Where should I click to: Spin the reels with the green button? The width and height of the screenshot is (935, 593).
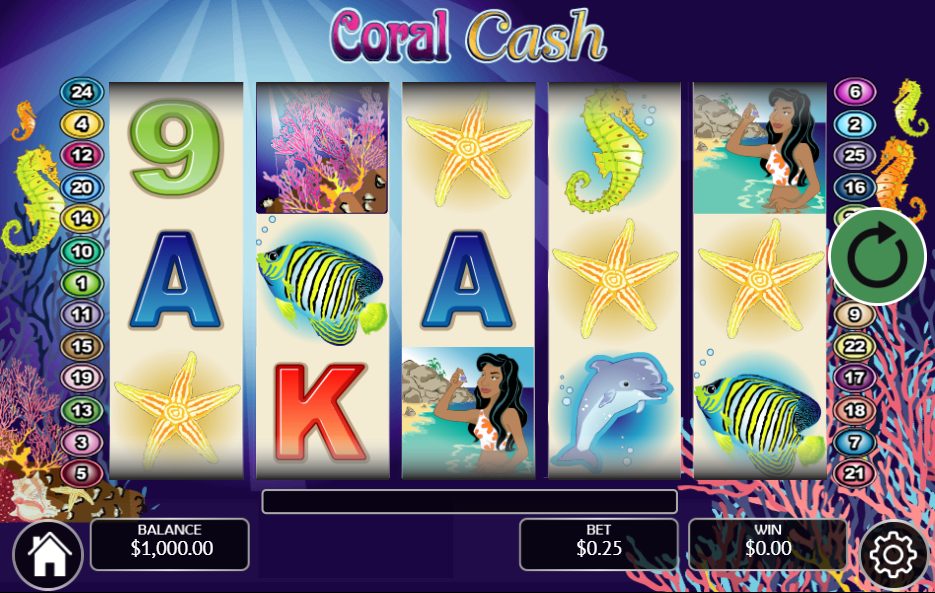click(x=877, y=257)
